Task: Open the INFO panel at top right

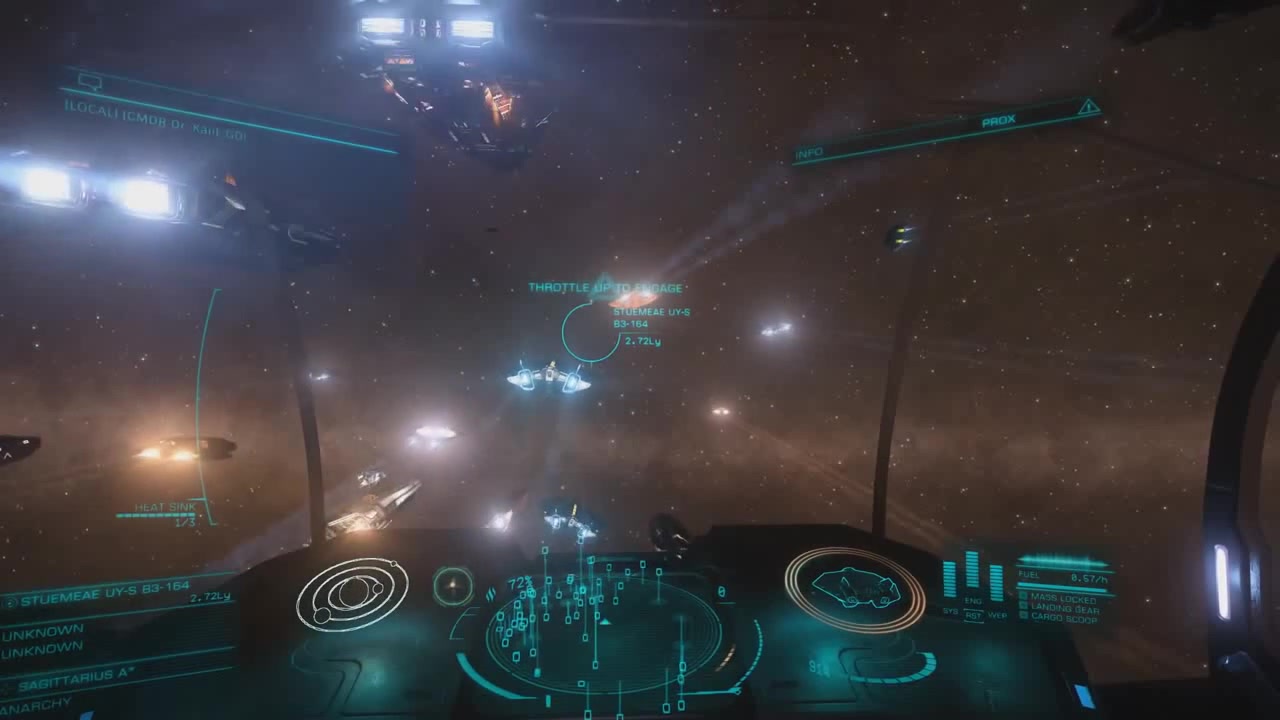Action: pos(809,153)
